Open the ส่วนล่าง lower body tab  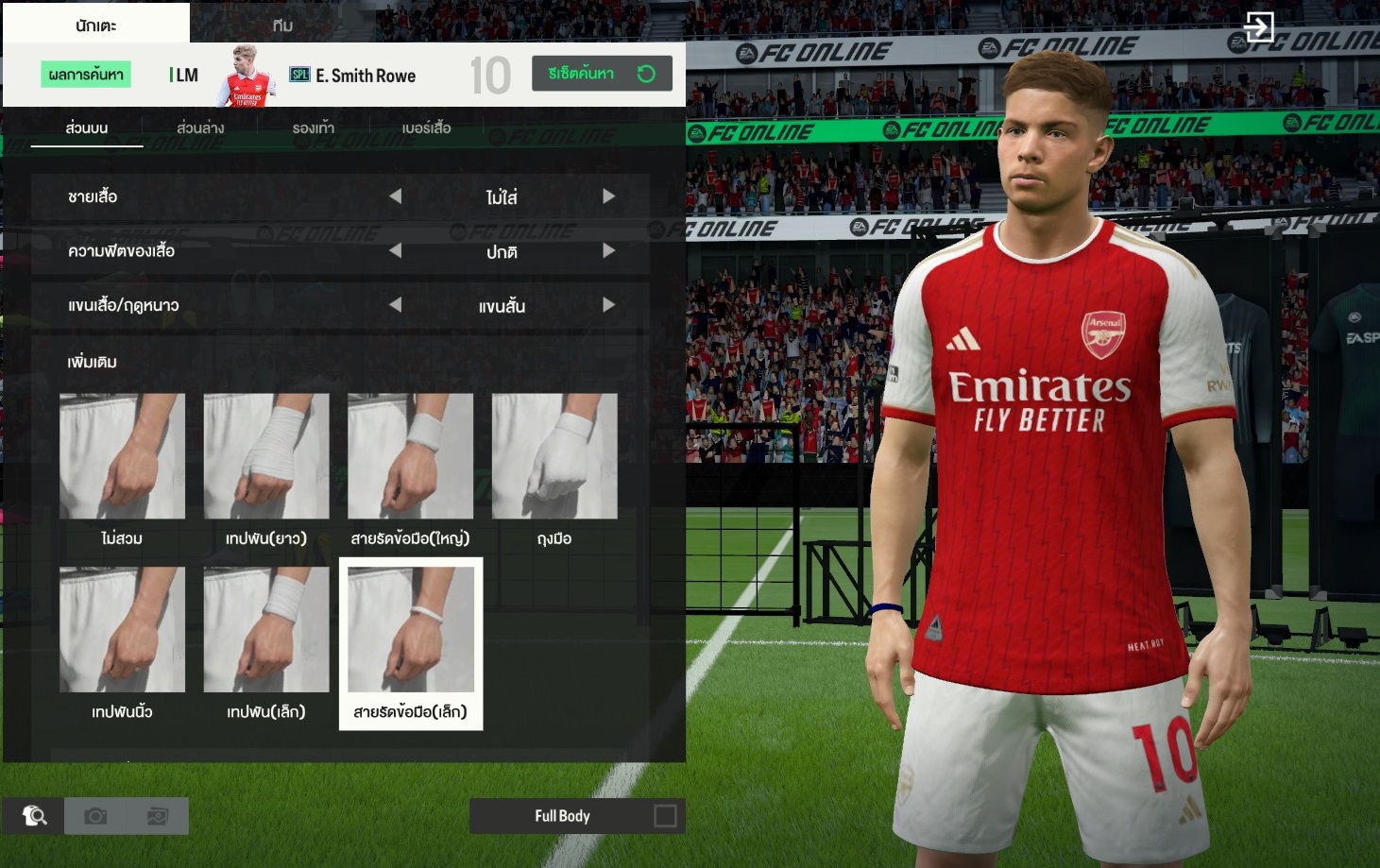point(200,128)
